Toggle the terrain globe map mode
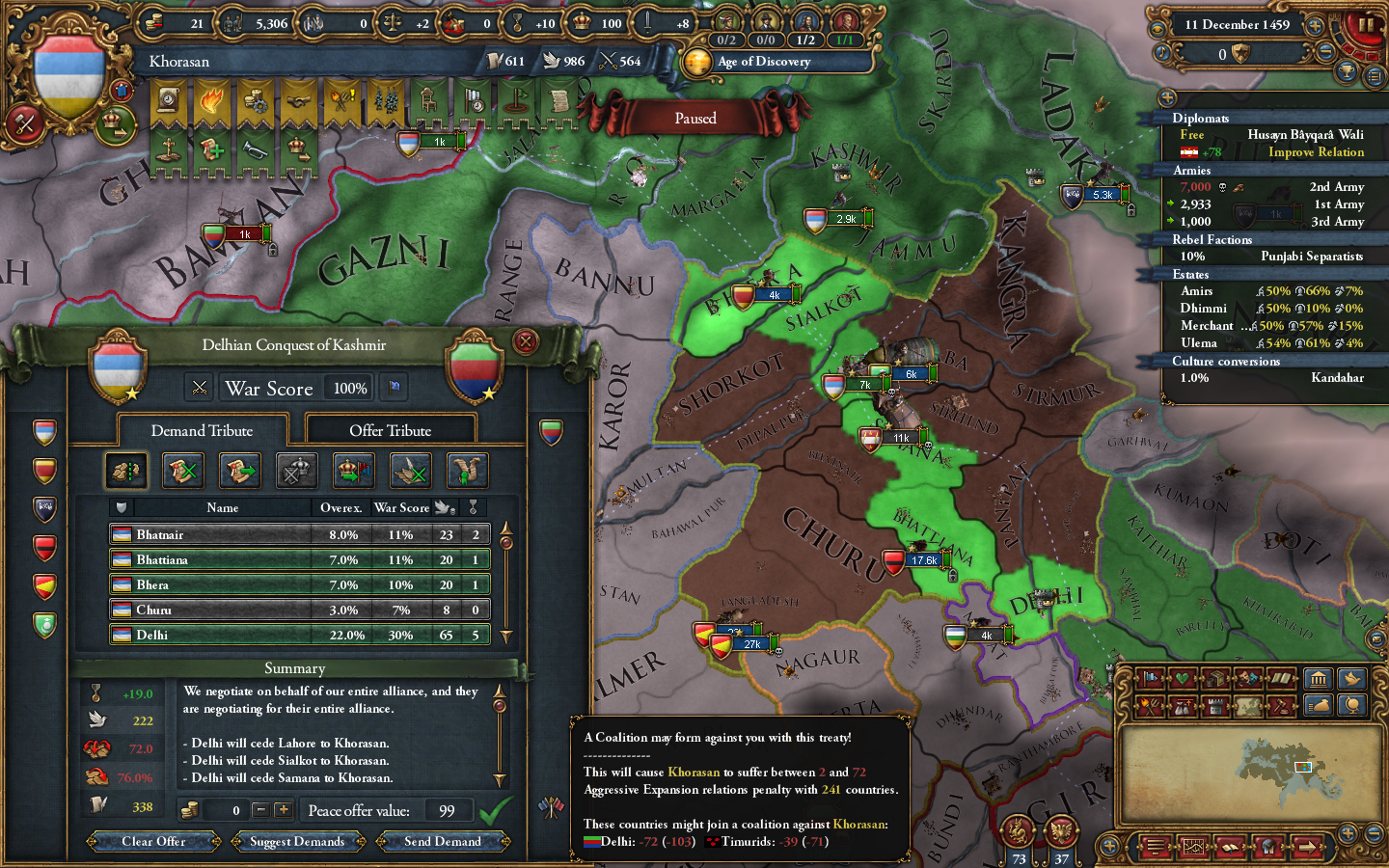 [x=1354, y=707]
